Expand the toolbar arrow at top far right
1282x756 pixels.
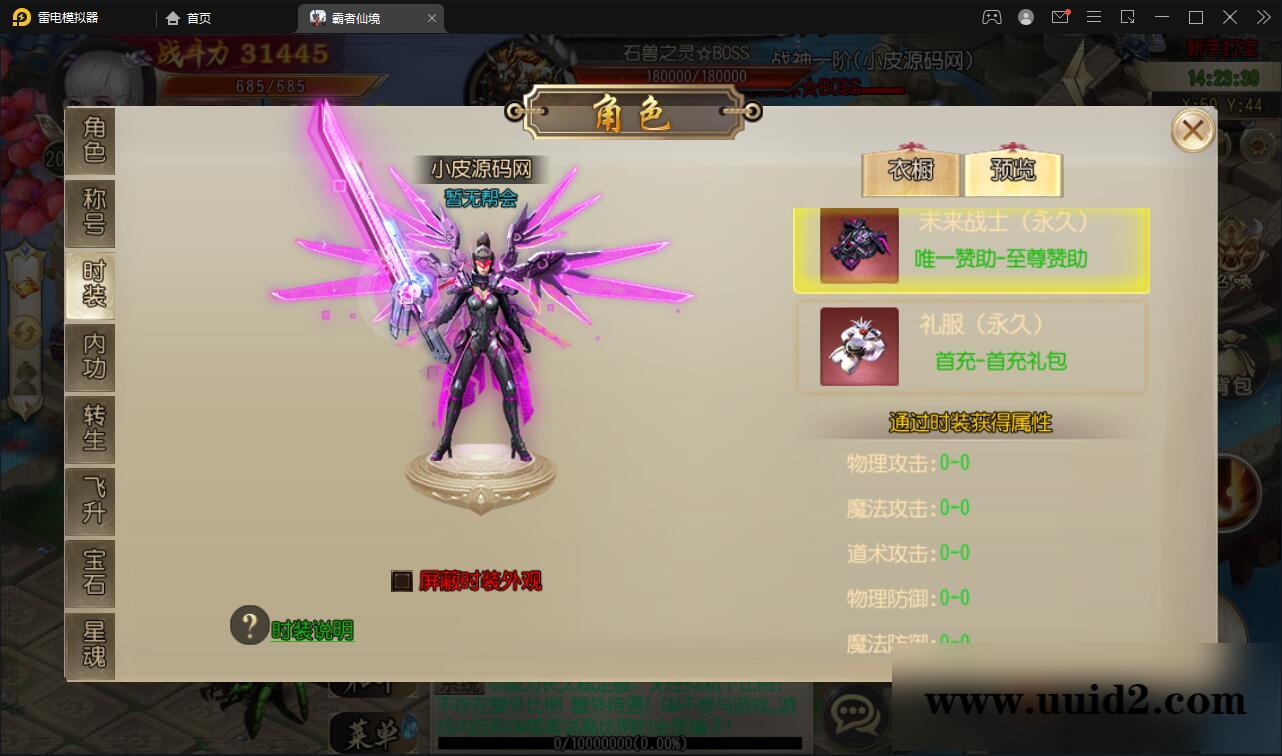point(1263,16)
